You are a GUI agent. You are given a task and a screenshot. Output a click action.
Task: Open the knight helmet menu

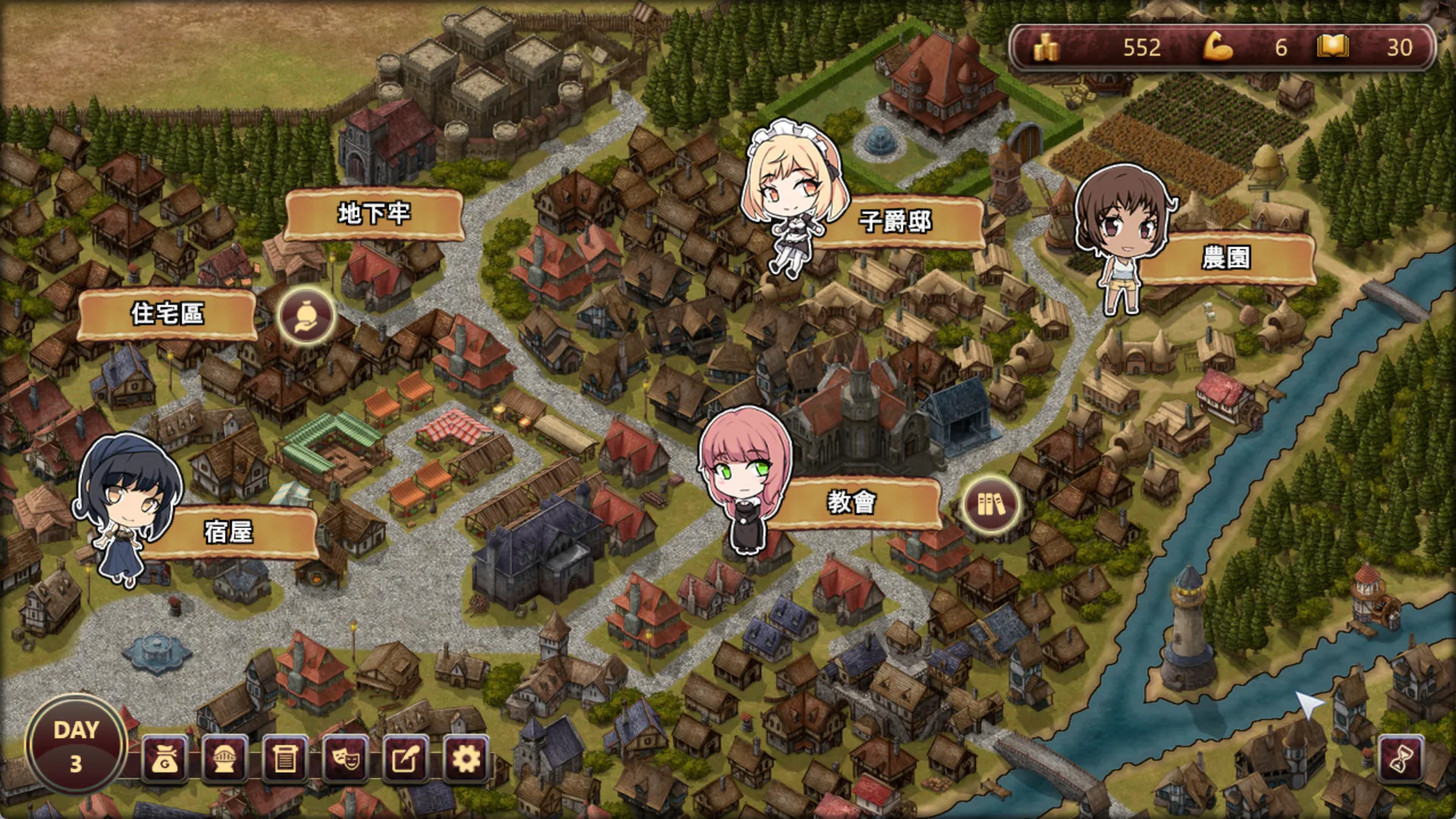pyautogui.click(x=224, y=759)
